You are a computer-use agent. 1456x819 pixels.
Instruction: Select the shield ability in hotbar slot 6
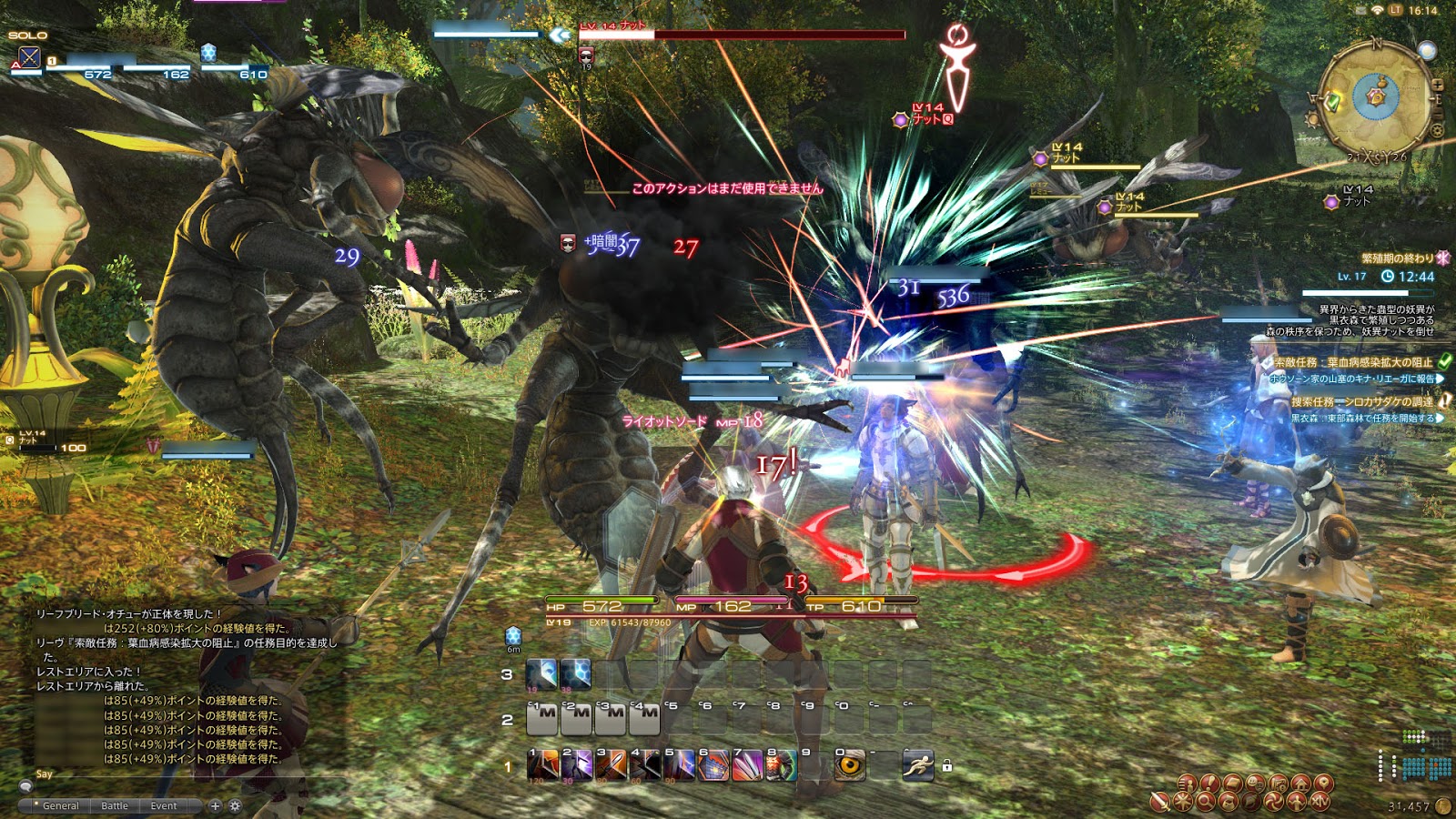tap(715, 769)
